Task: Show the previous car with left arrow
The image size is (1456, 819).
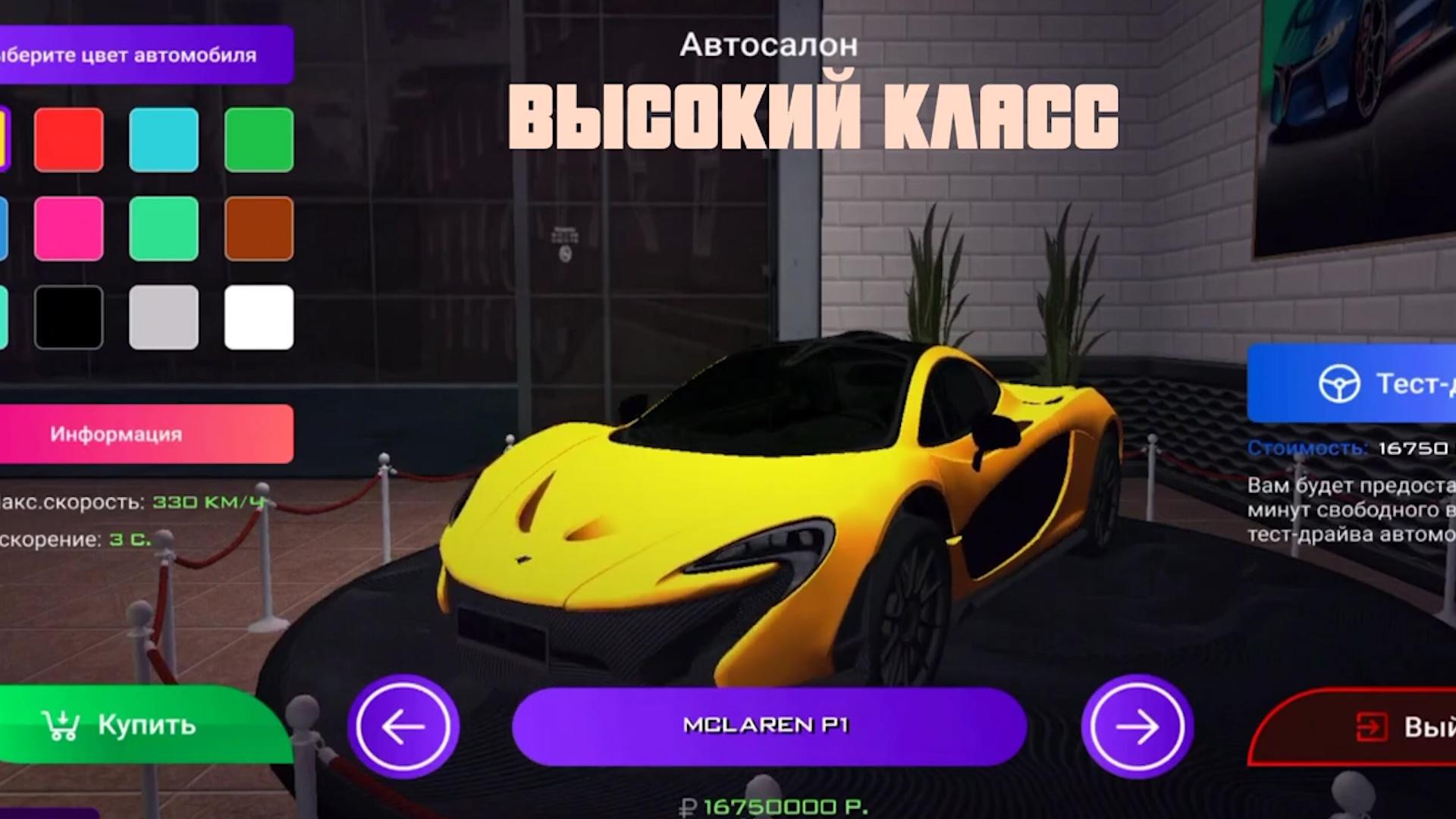Action: point(403,726)
